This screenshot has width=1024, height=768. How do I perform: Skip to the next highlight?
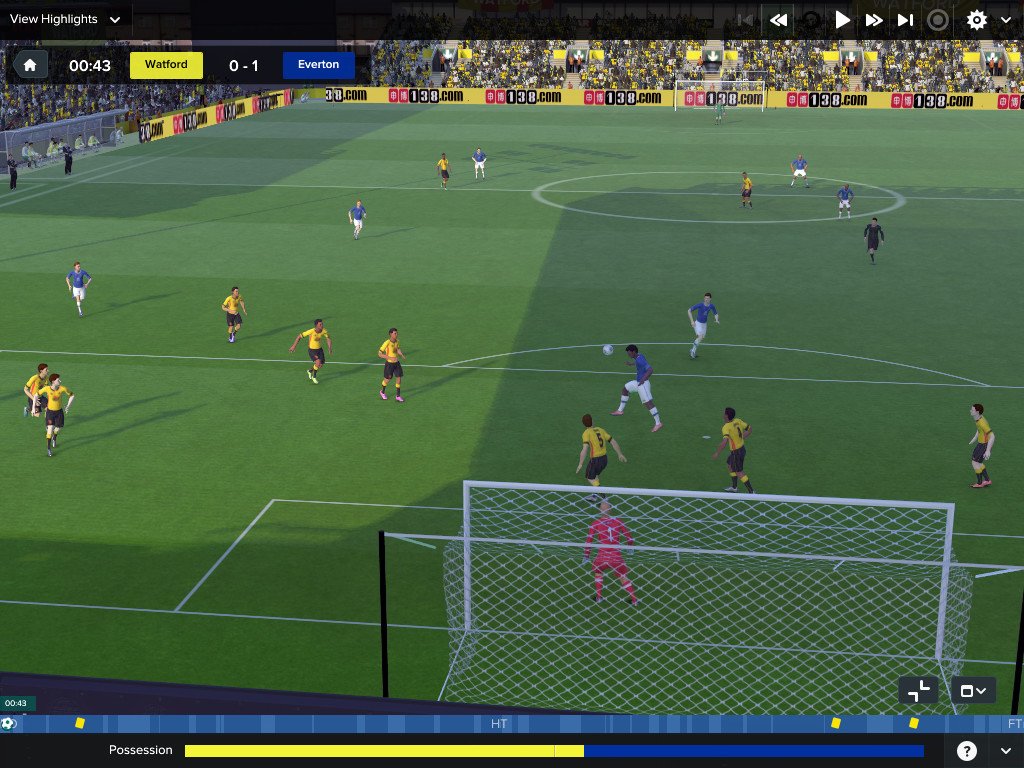pyautogui.click(x=905, y=20)
